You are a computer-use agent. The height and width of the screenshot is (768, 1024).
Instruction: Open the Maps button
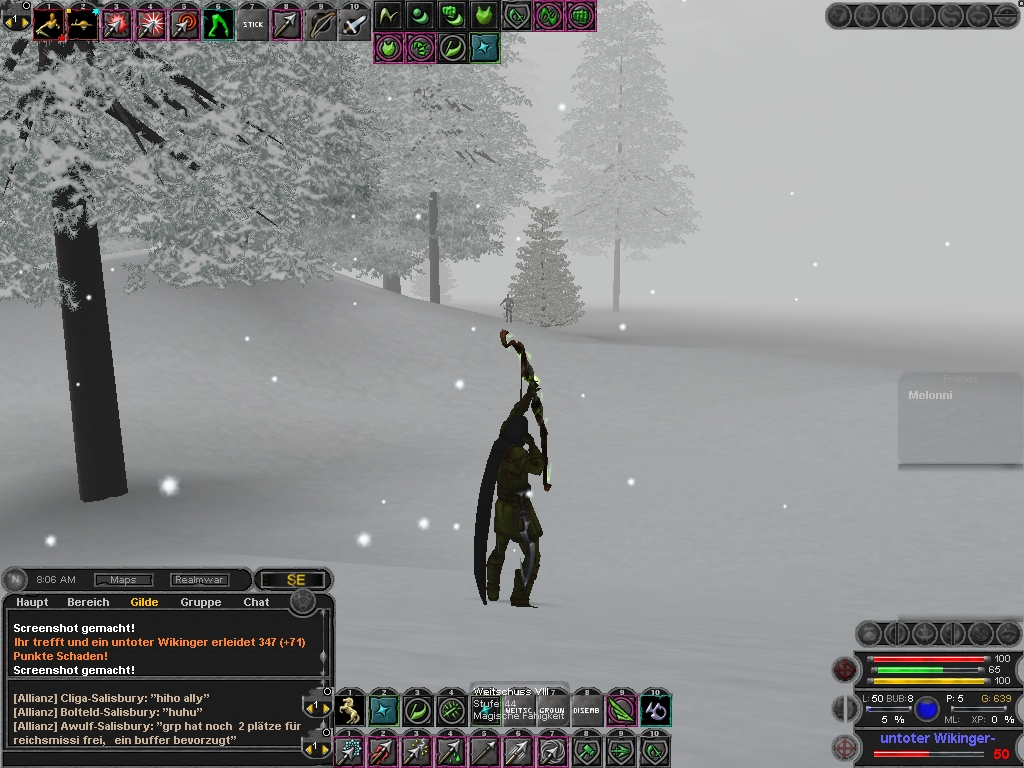(x=123, y=580)
